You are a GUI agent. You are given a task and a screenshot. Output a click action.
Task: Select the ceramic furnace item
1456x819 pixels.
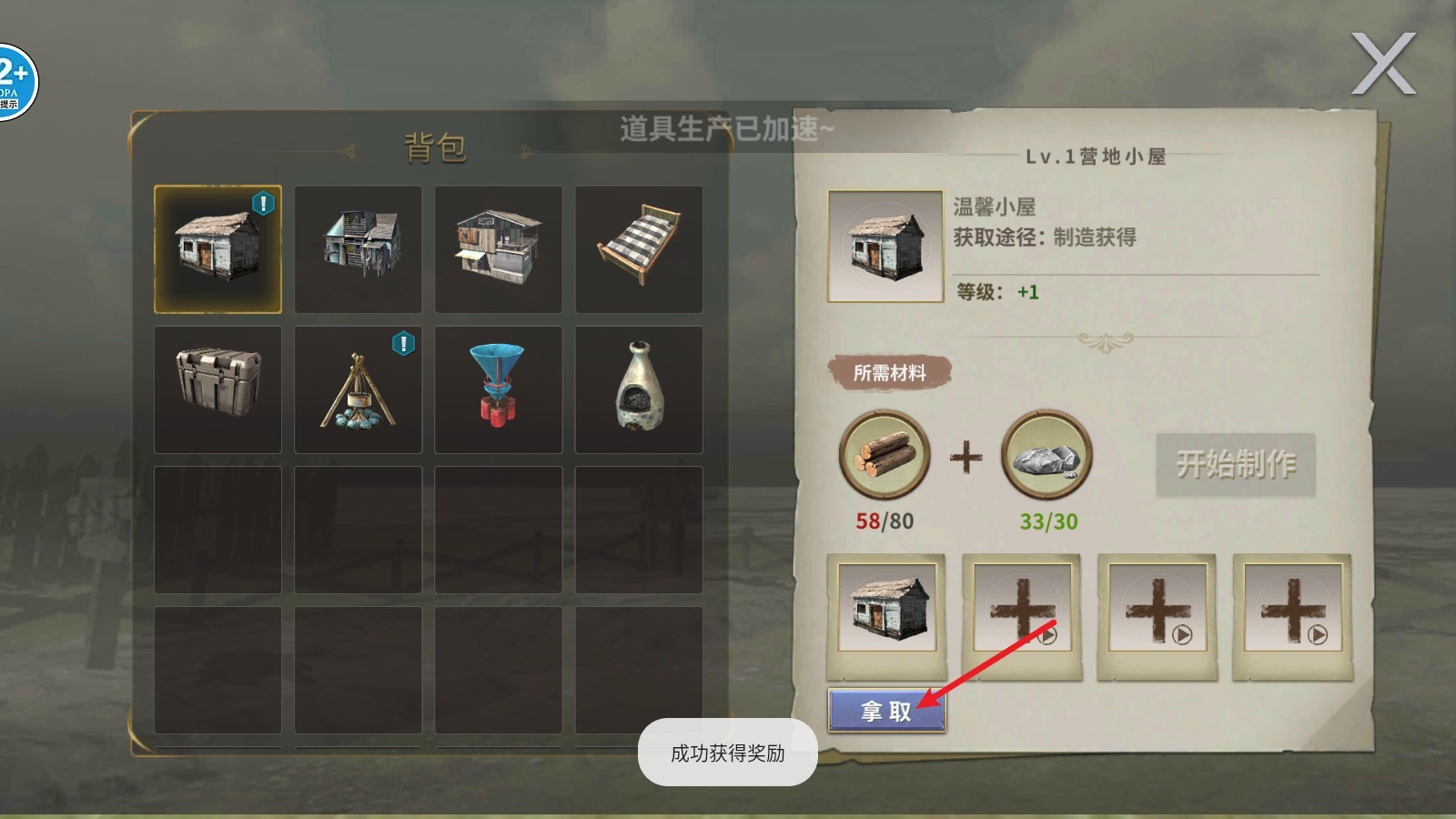[639, 388]
